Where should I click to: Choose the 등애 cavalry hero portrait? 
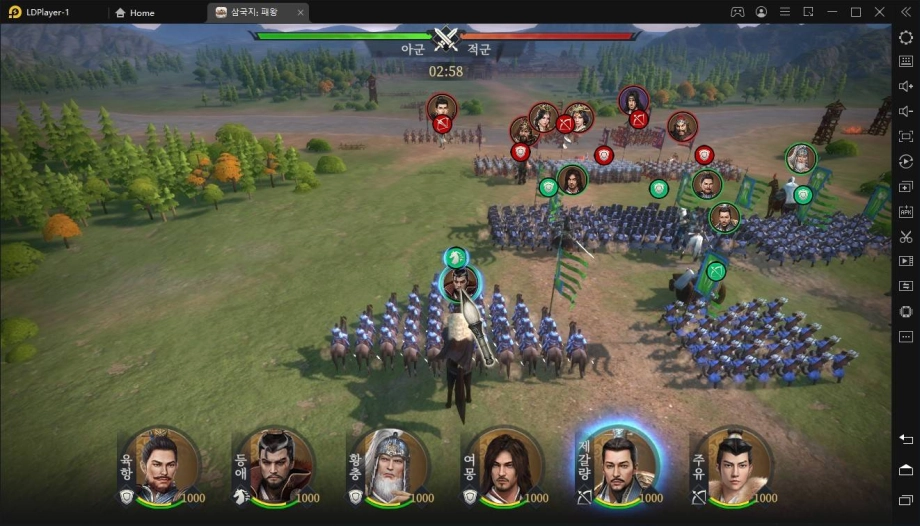coord(277,466)
